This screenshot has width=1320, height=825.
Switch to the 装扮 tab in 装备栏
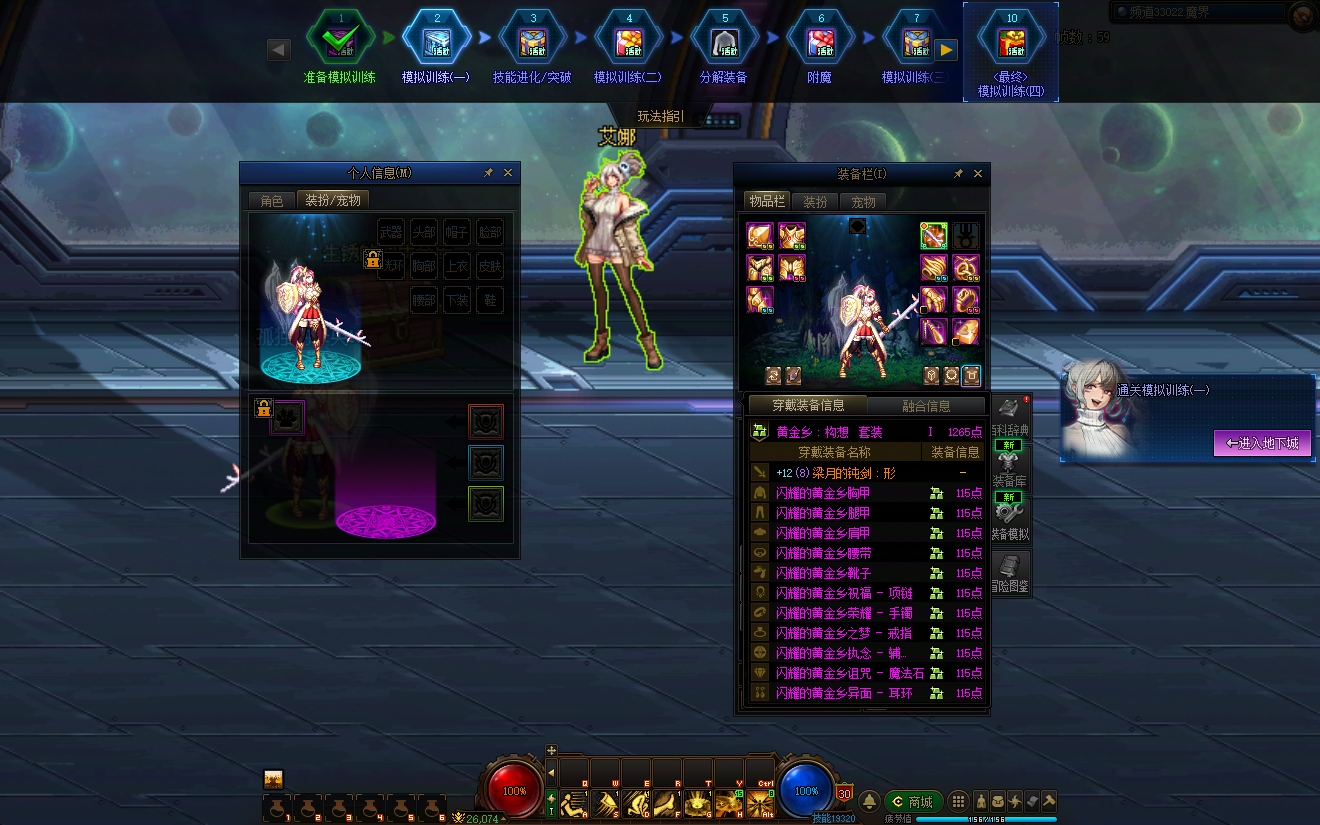(815, 202)
